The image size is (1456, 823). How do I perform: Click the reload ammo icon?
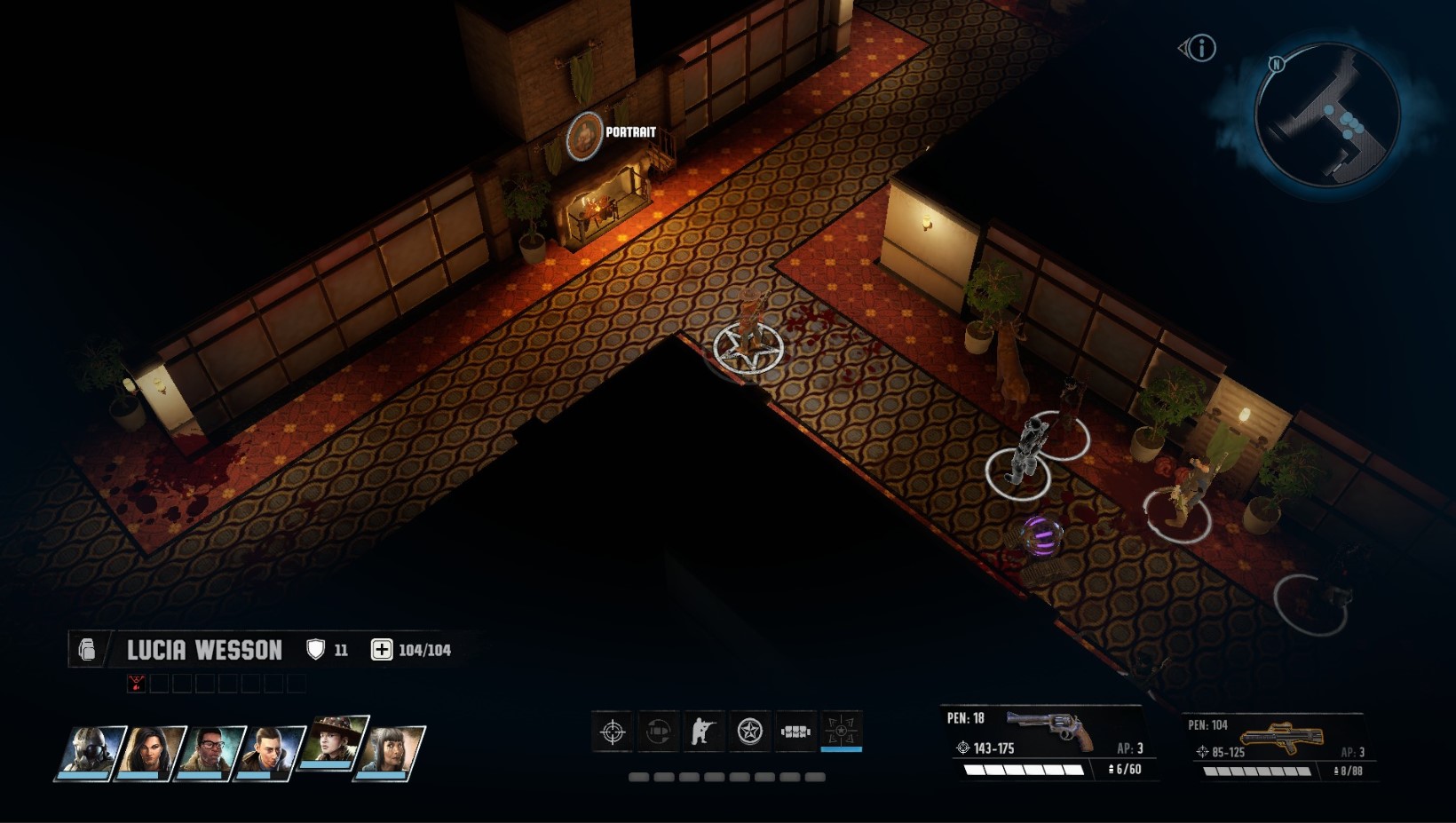657,732
